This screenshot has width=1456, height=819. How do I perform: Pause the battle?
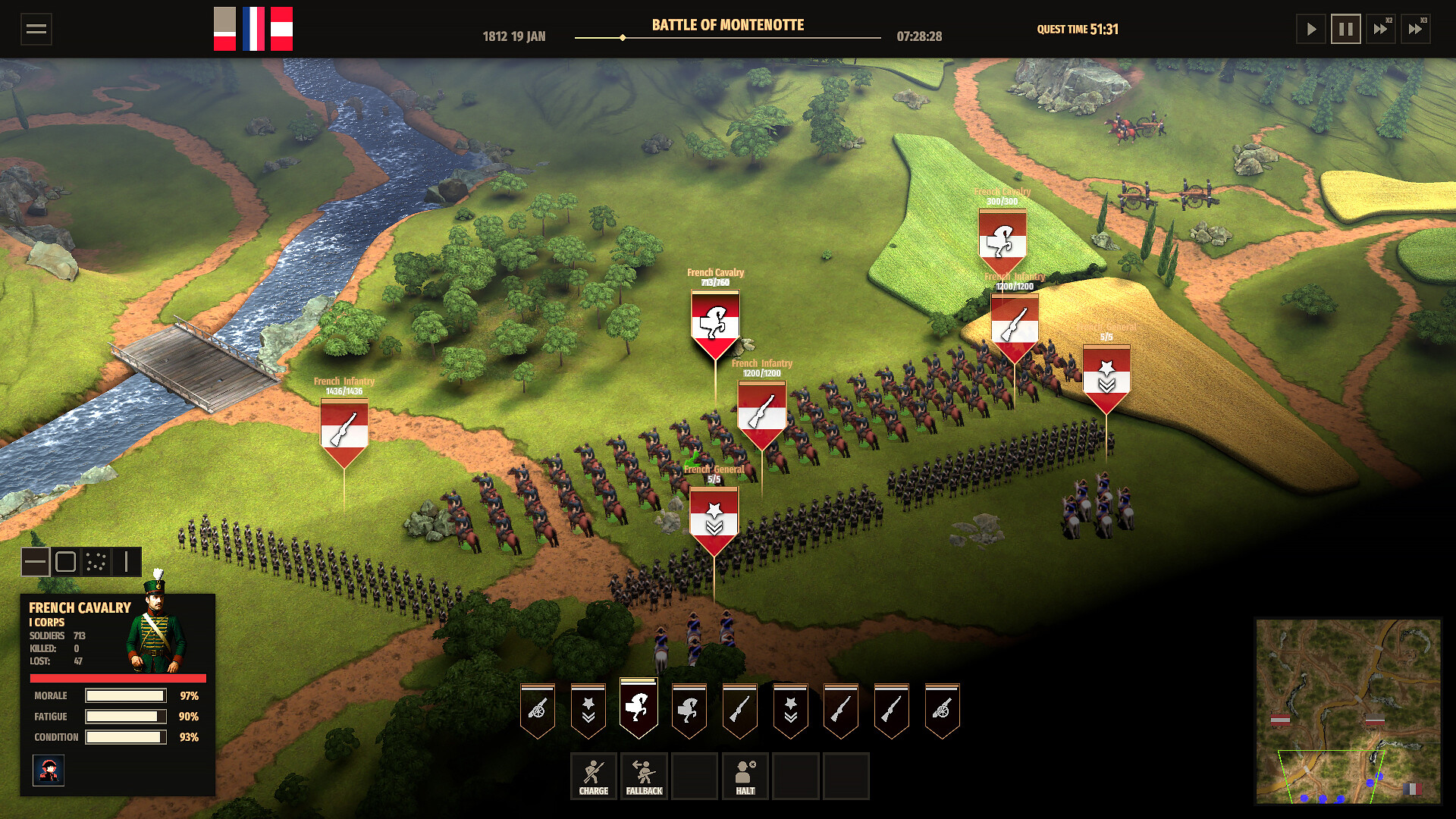point(1345,30)
